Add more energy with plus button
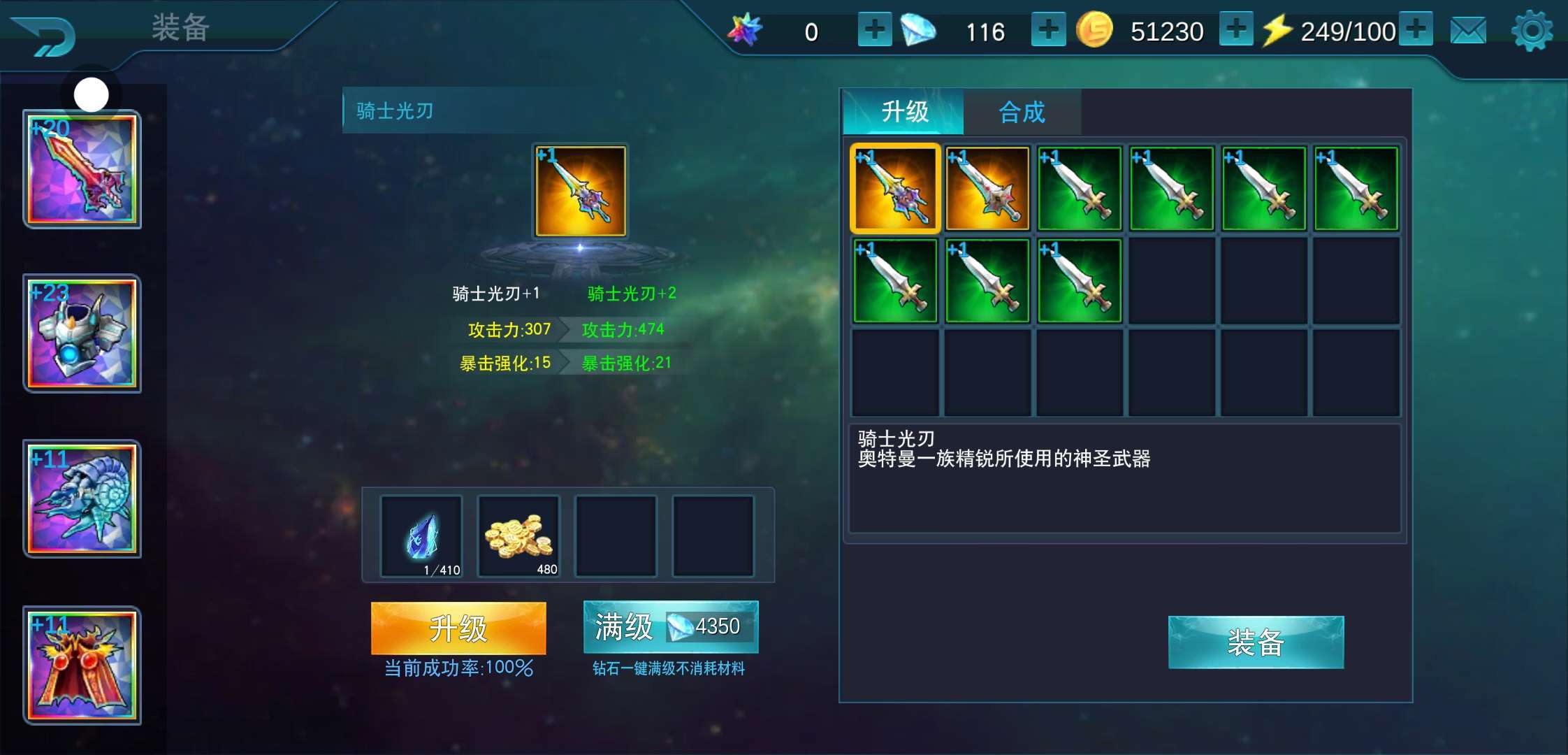 point(1416,30)
